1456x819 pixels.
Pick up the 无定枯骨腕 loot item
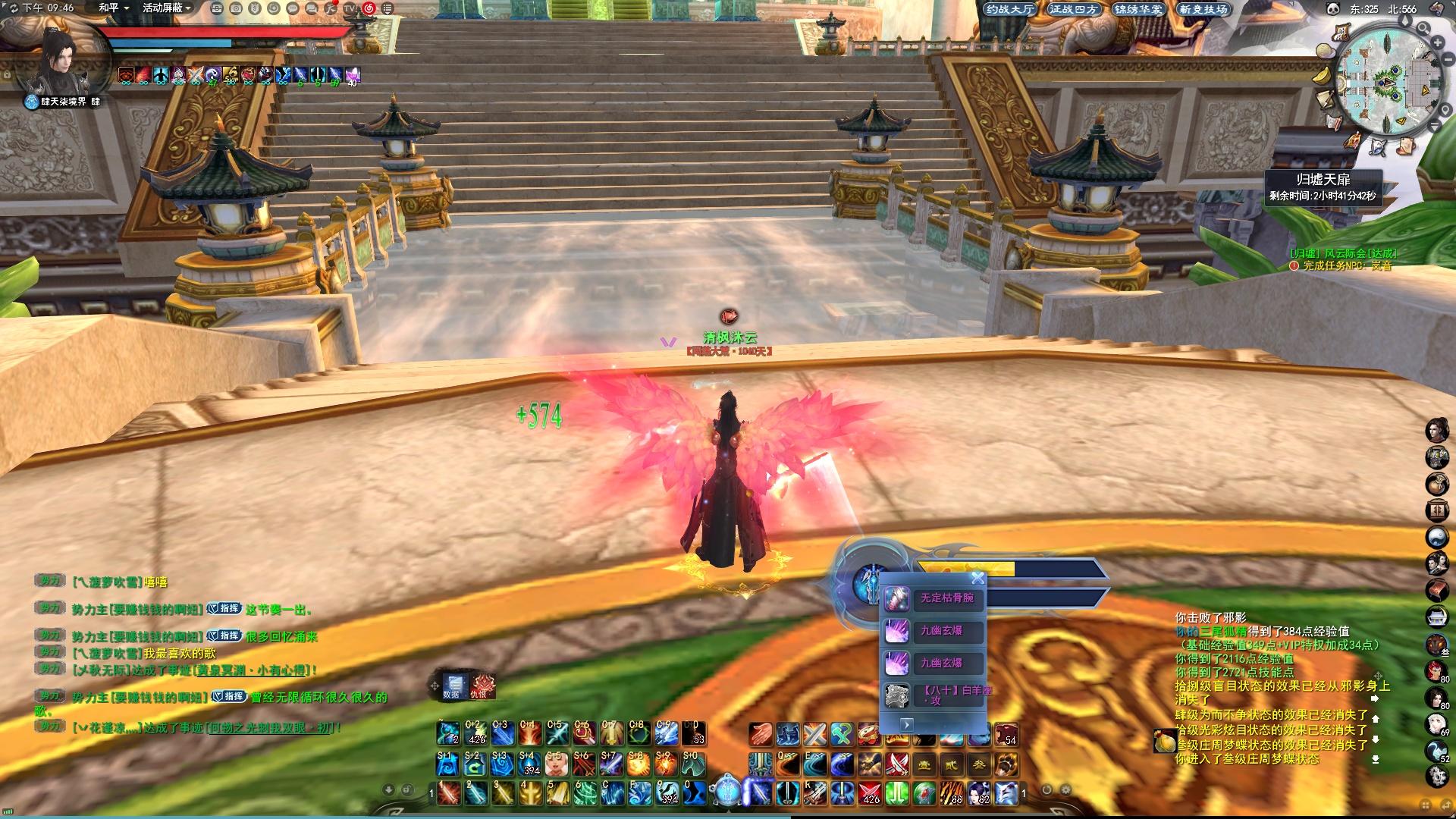point(934,599)
